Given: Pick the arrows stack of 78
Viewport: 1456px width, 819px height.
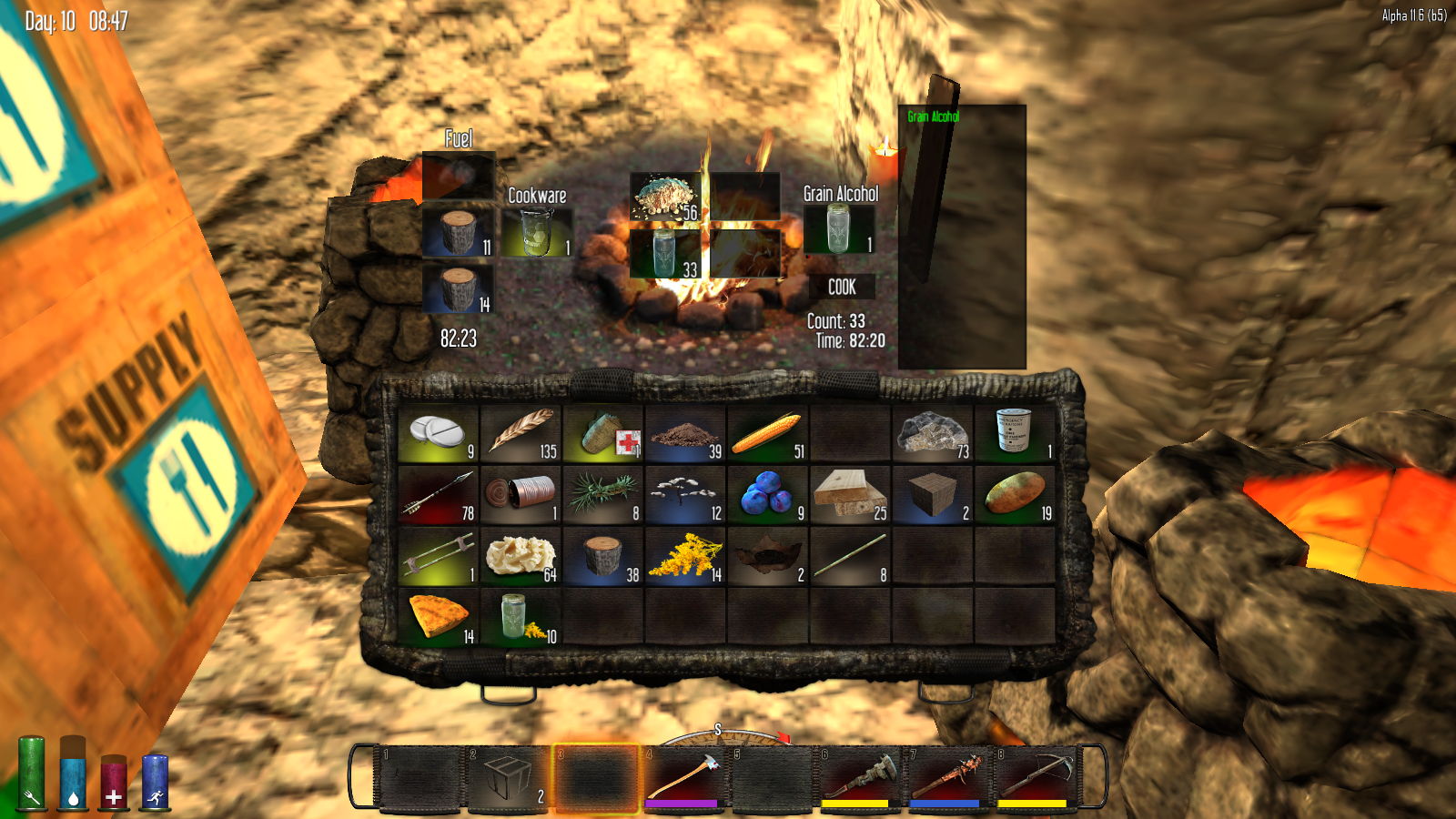Looking at the screenshot, I should click(439, 496).
